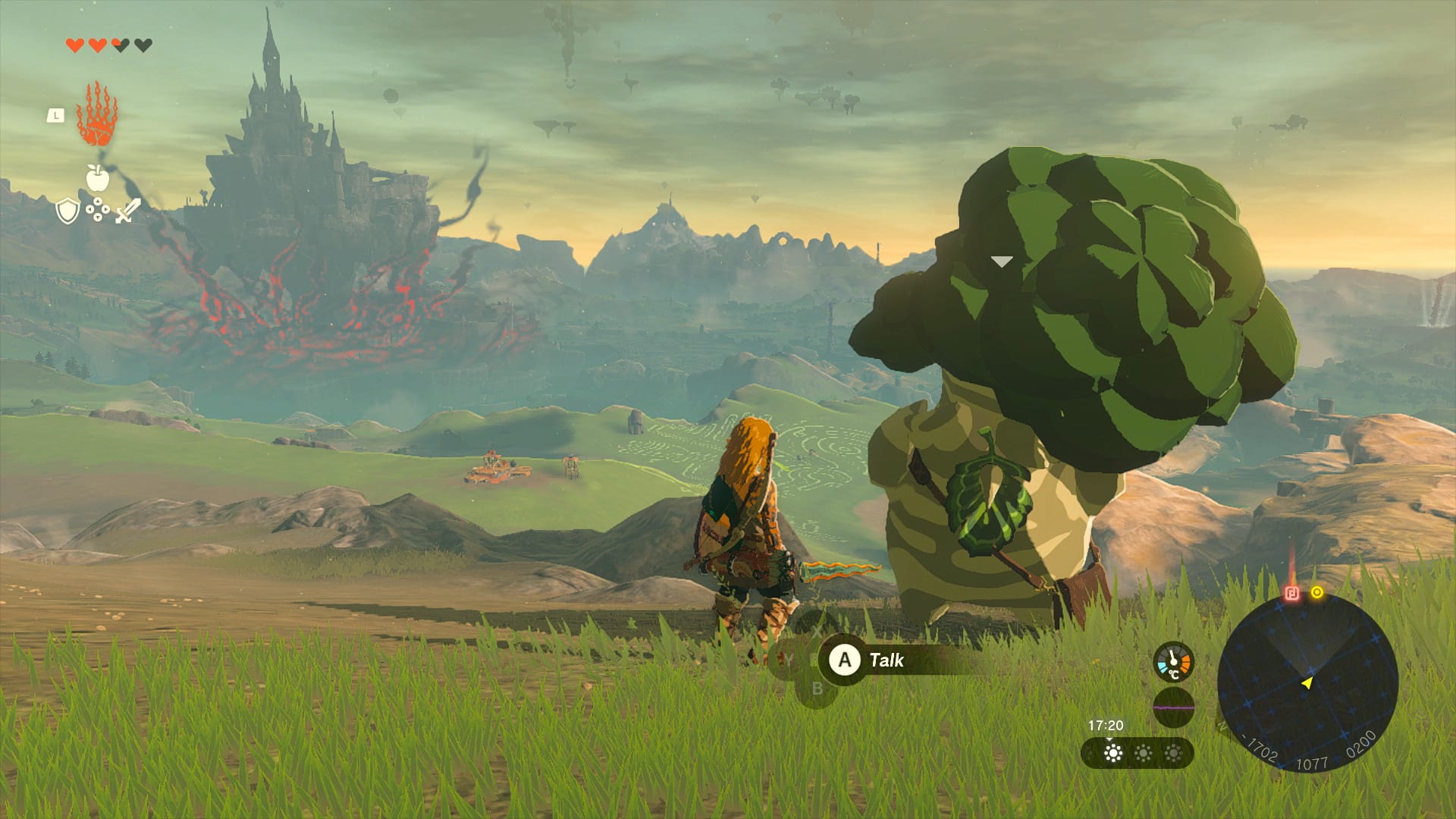Viewport: 1456px width, 819px height.
Task: Click the red stamp marker above minimap
Action: tap(1291, 592)
